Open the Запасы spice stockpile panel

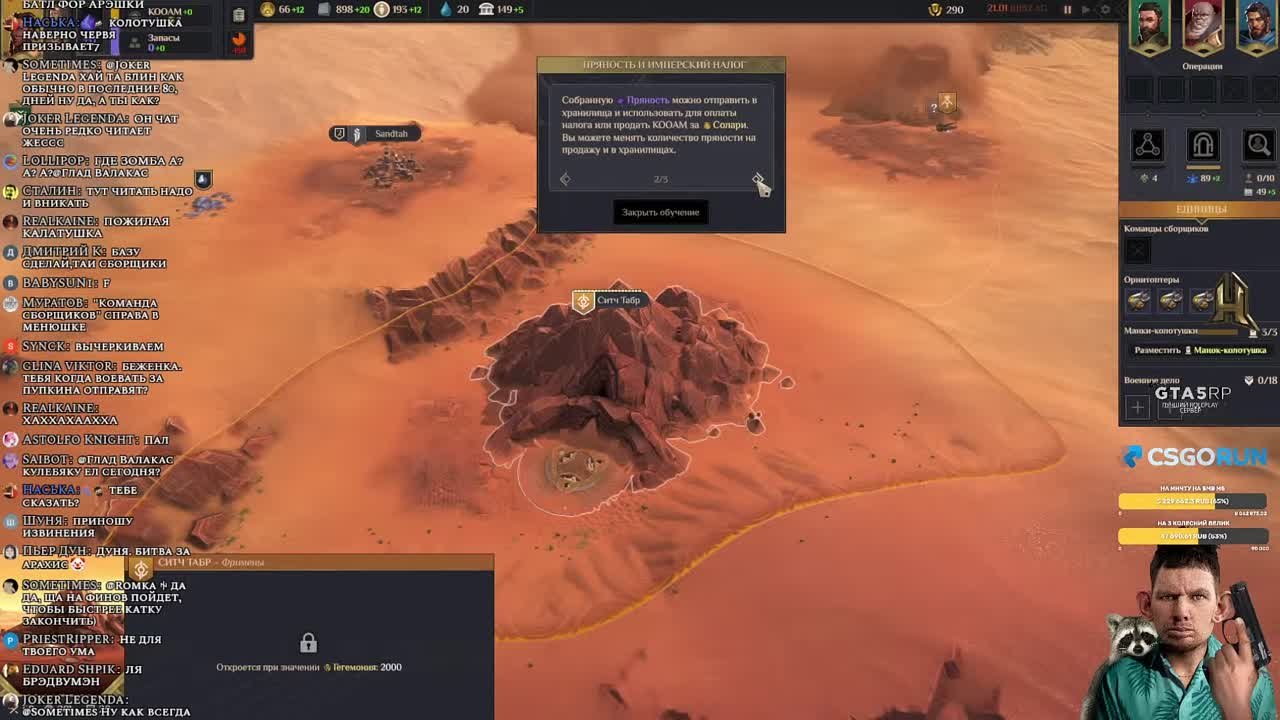coord(163,42)
